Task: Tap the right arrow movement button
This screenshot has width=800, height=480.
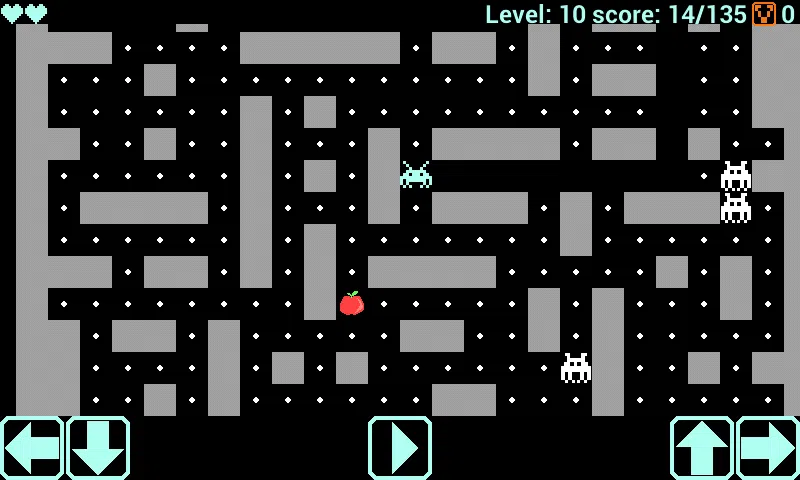Action: tap(768, 448)
